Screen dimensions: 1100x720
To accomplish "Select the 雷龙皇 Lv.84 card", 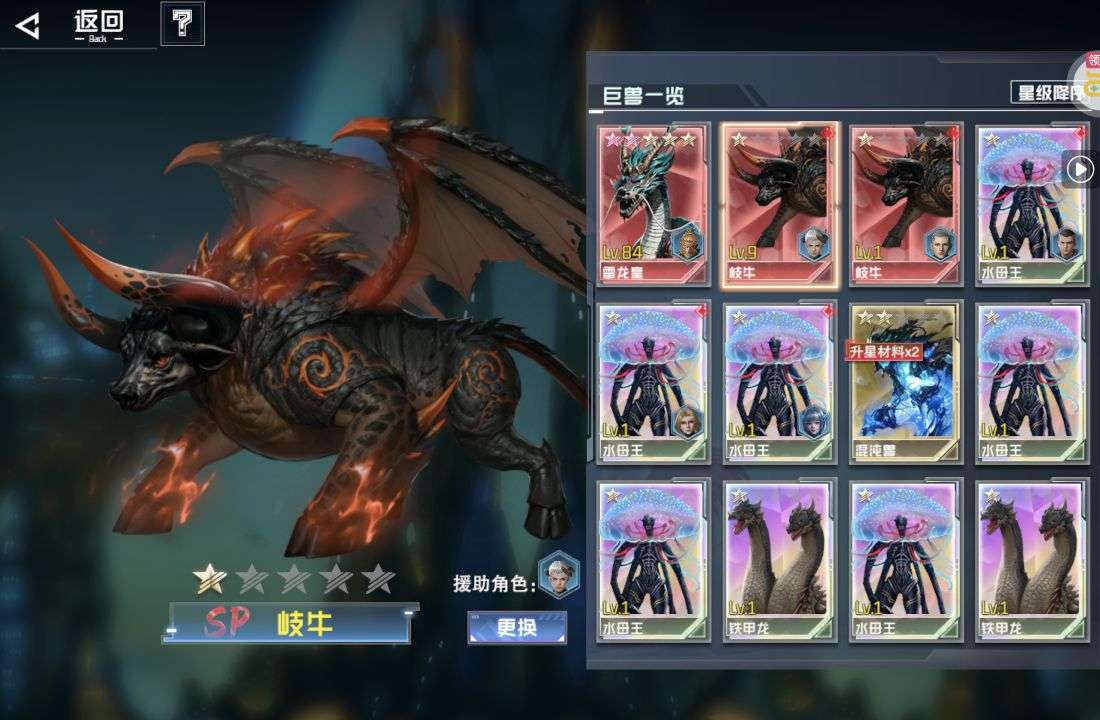I will (x=654, y=206).
